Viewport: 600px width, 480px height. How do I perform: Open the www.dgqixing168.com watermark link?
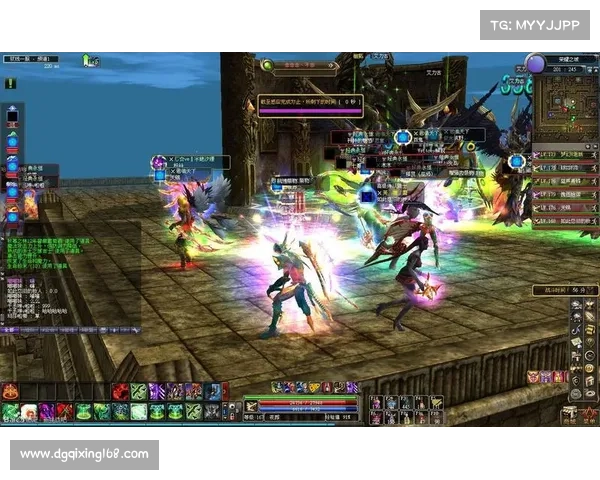pos(84,455)
